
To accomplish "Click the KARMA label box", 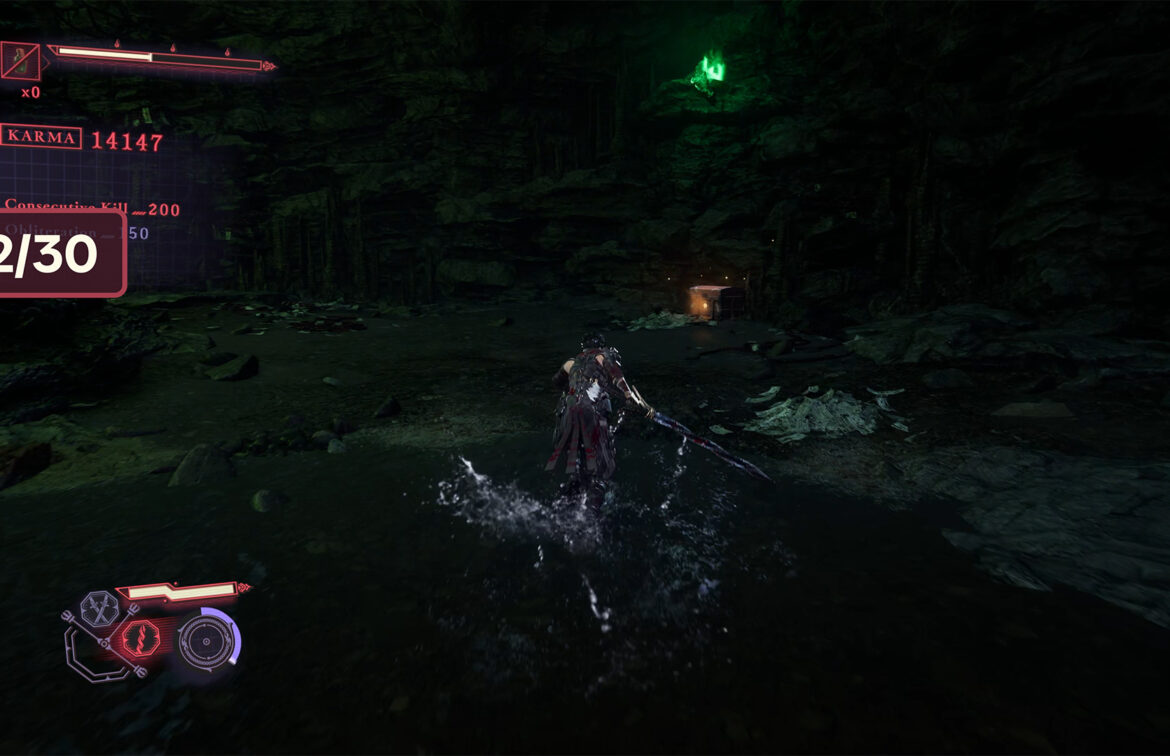I will (x=41, y=137).
